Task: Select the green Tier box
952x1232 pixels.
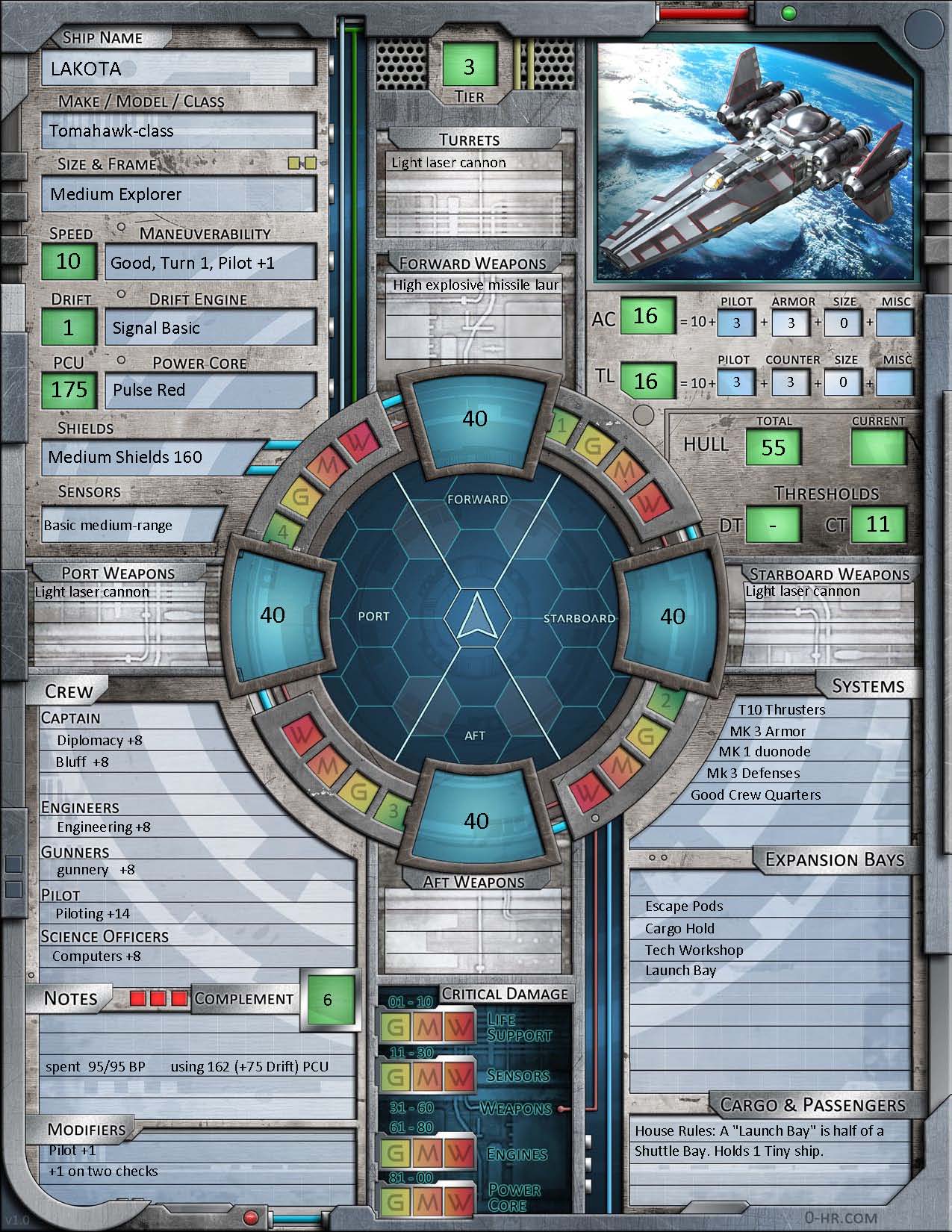Action: click(x=469, y=66)
